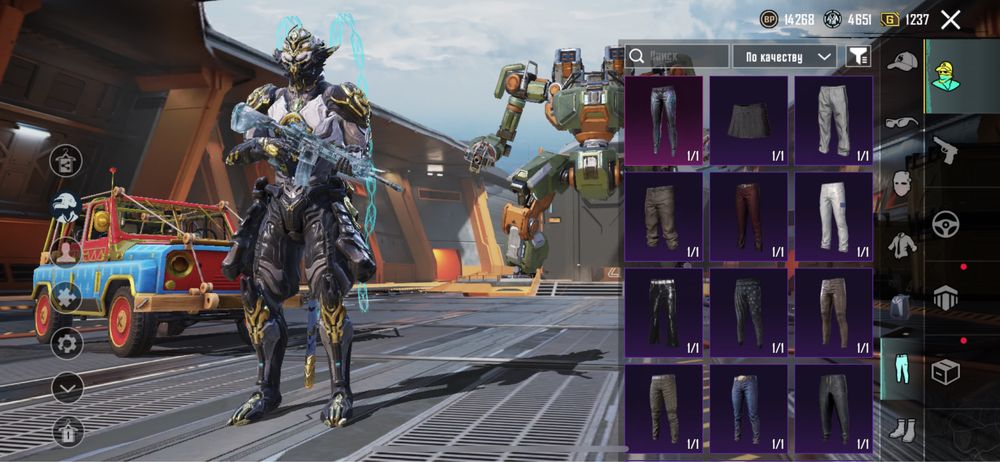Select the dark red pants item
This screenshot has height=462, width=1000.
(x=749, y=216)
